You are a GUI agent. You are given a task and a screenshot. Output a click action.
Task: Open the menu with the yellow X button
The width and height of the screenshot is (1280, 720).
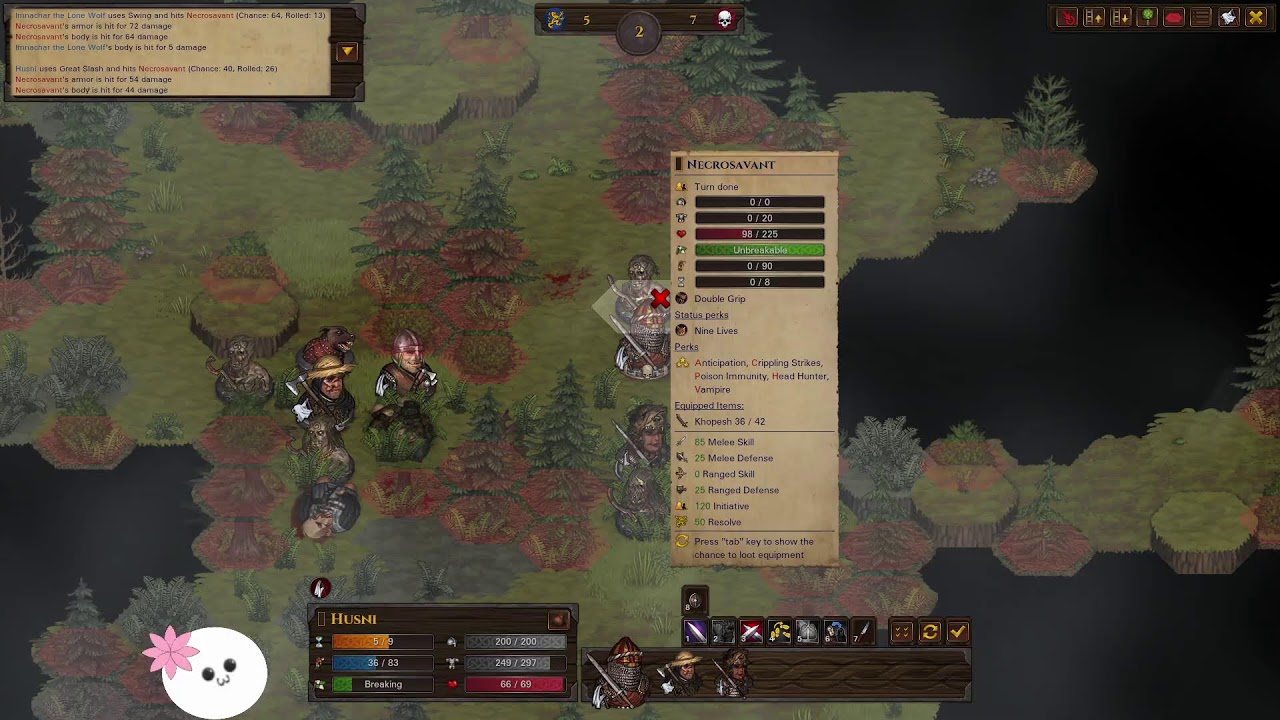point(1256,18)
